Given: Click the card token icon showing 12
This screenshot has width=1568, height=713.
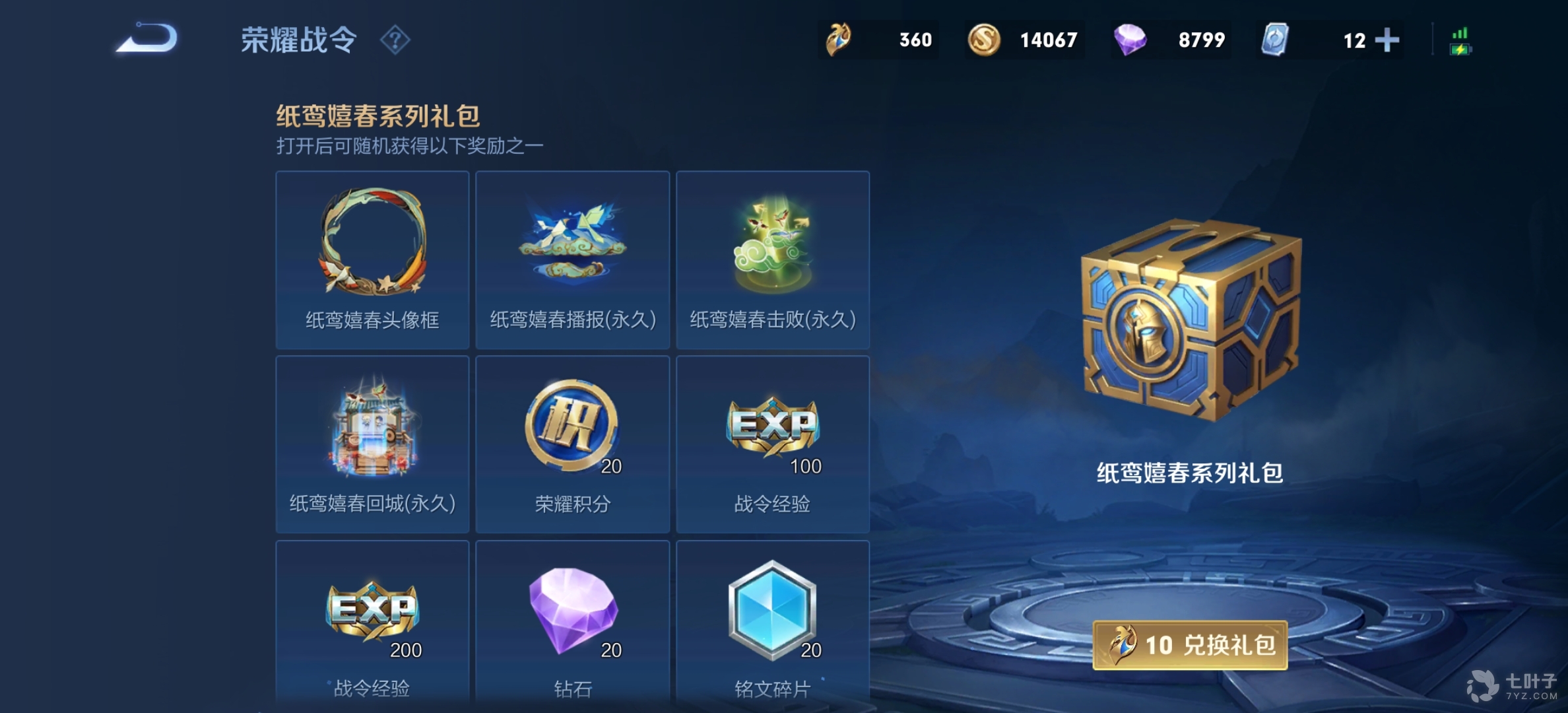Looking at the screenshot, I should [x=1279, y=40].
